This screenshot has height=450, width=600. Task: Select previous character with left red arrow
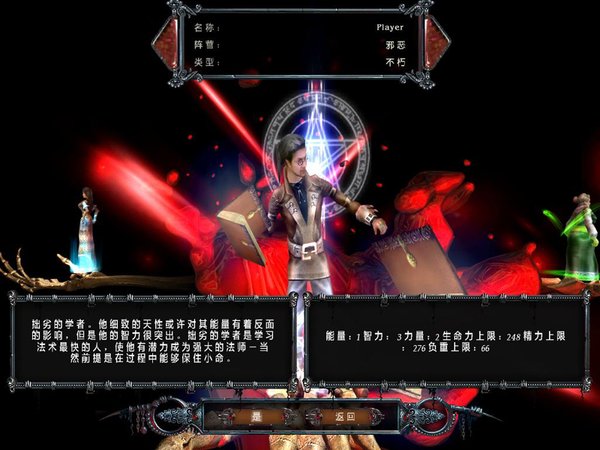coord(165,43)
